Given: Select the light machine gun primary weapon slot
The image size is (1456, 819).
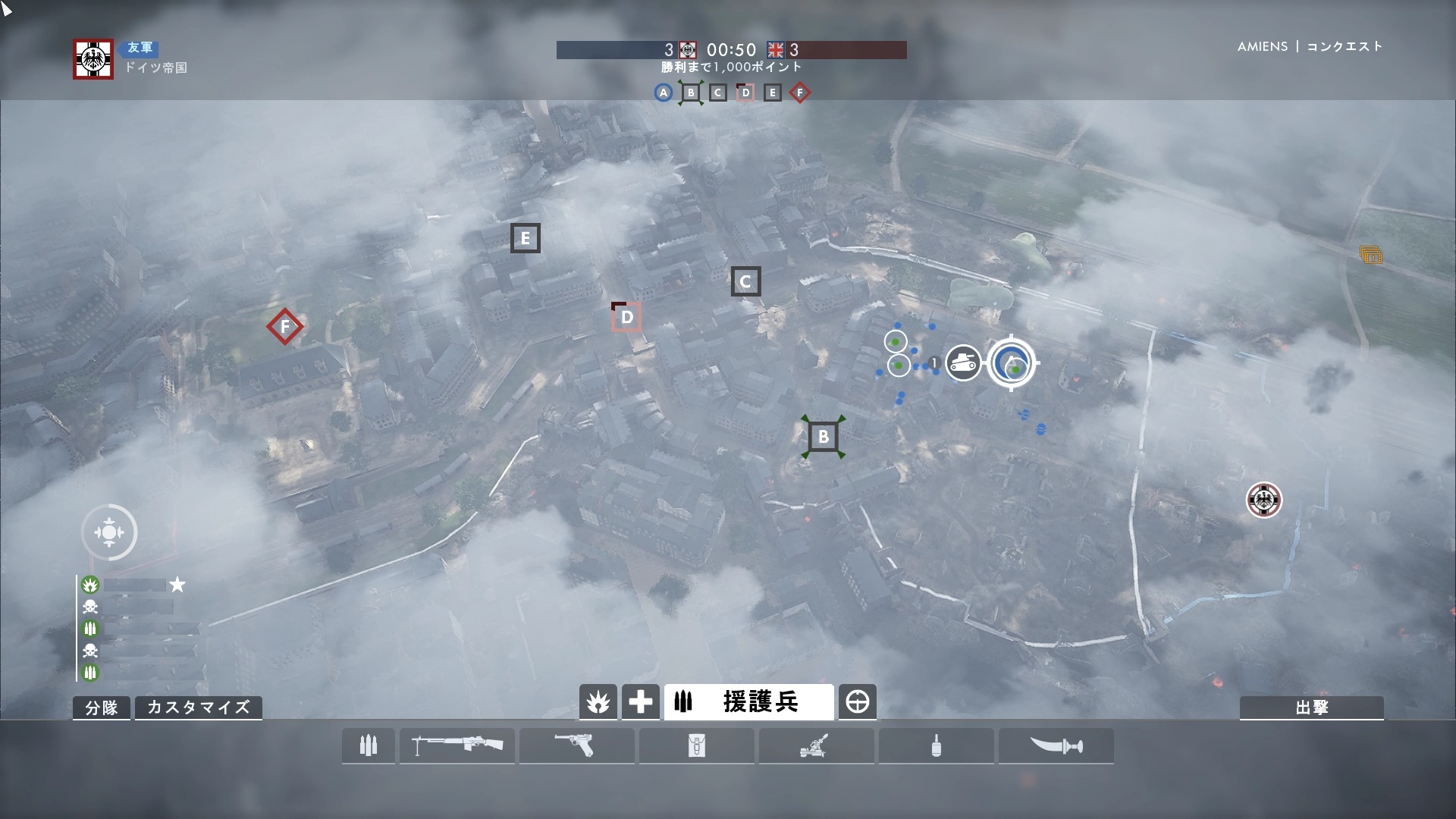Looking at the screenshot, I should point(457,746).
